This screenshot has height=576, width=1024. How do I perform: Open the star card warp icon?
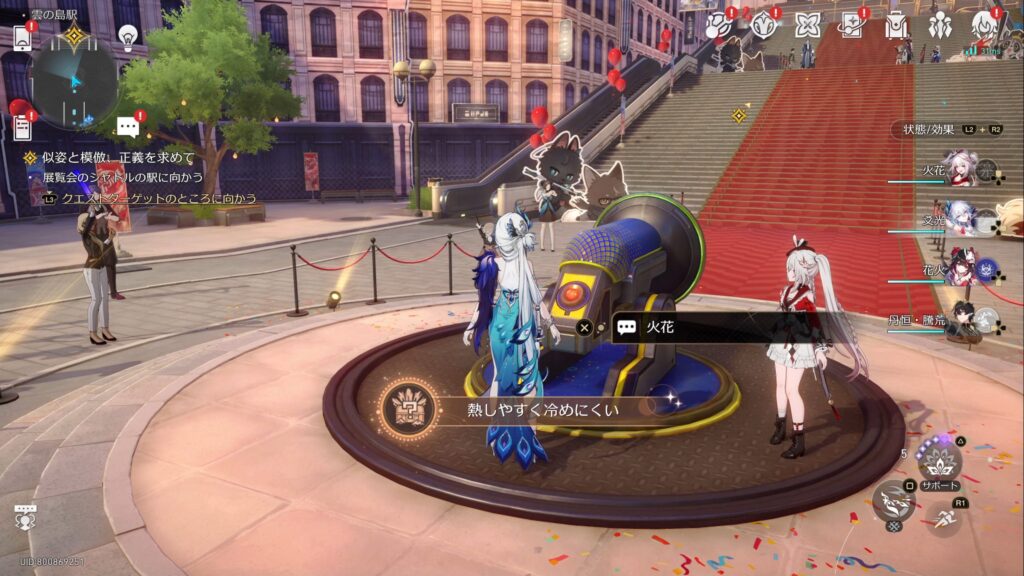click(x=852, y=24)
